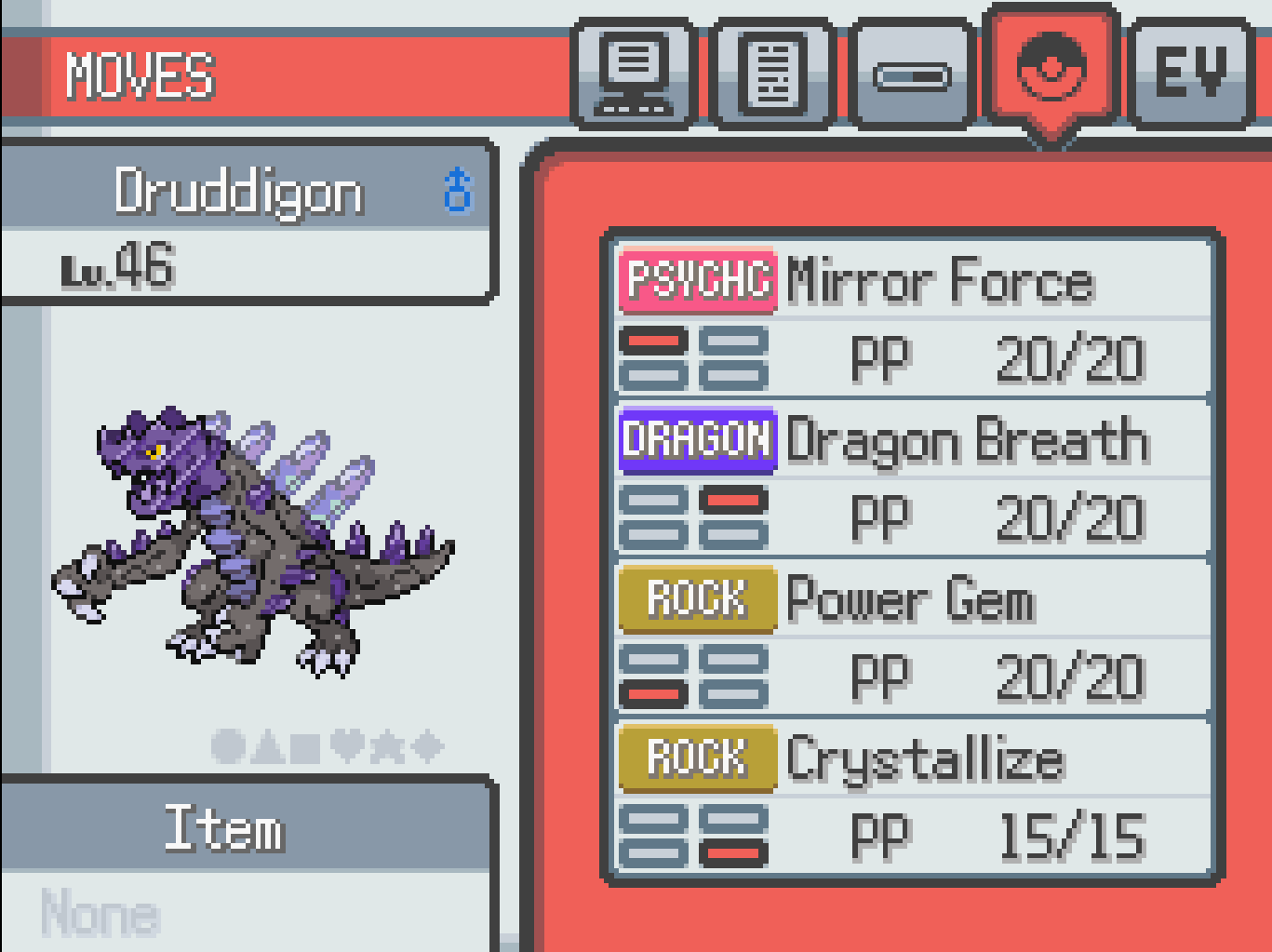Switch to the memo document tab
Viewport: 1272px width, 952px height.
click(771, 74)
